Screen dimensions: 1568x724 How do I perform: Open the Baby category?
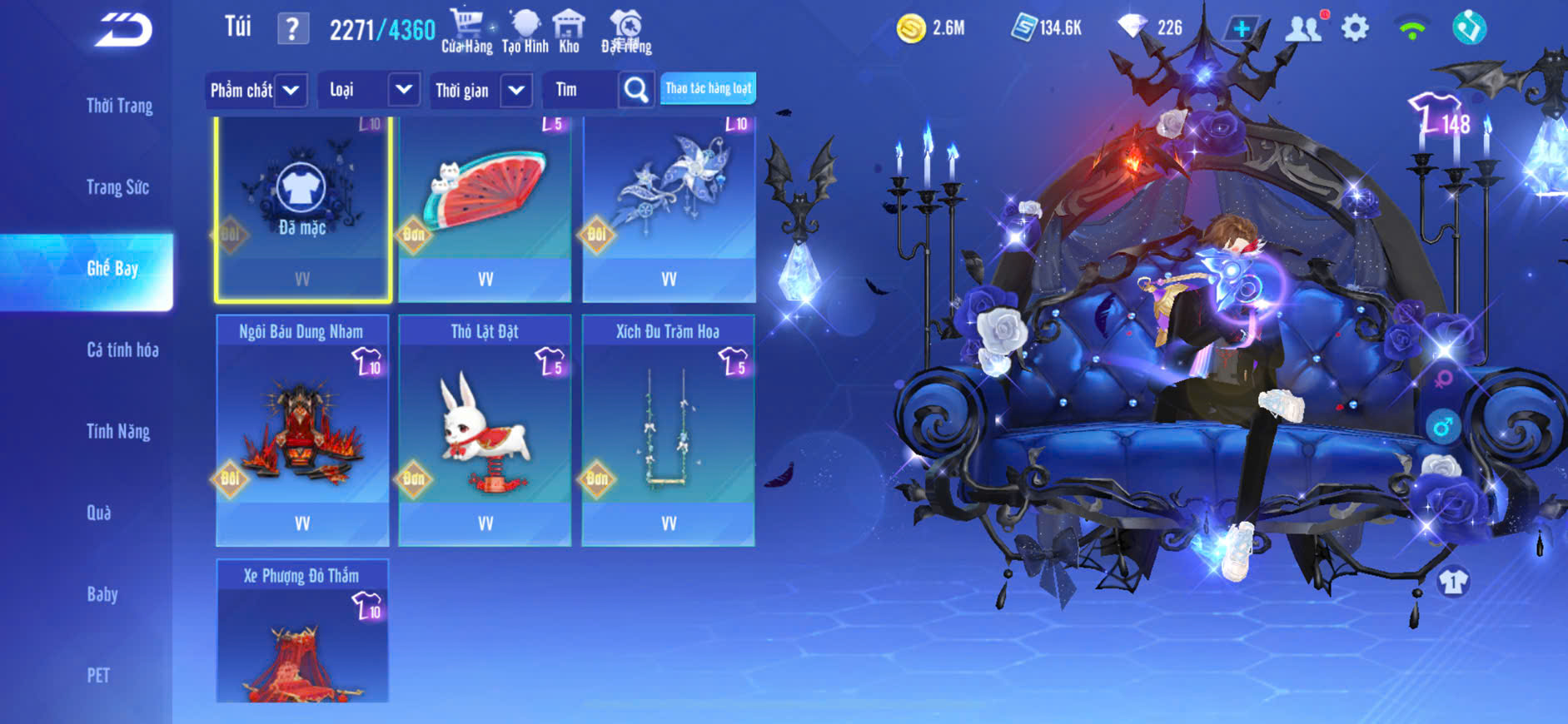point(102,594)
